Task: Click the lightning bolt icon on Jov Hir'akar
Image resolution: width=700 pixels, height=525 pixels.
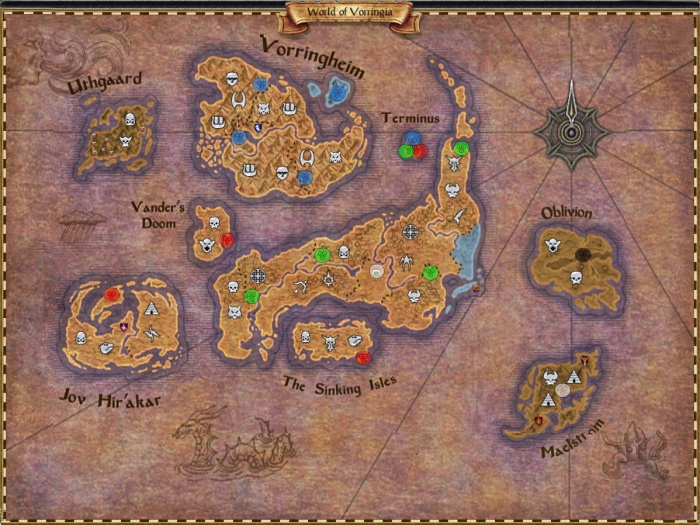Action: [x=150, y=335]
